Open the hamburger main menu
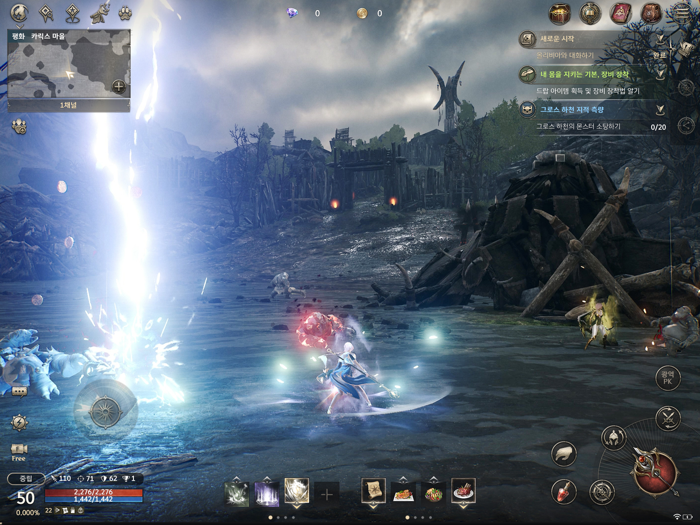The image size is (700, 525). (683, 12)
